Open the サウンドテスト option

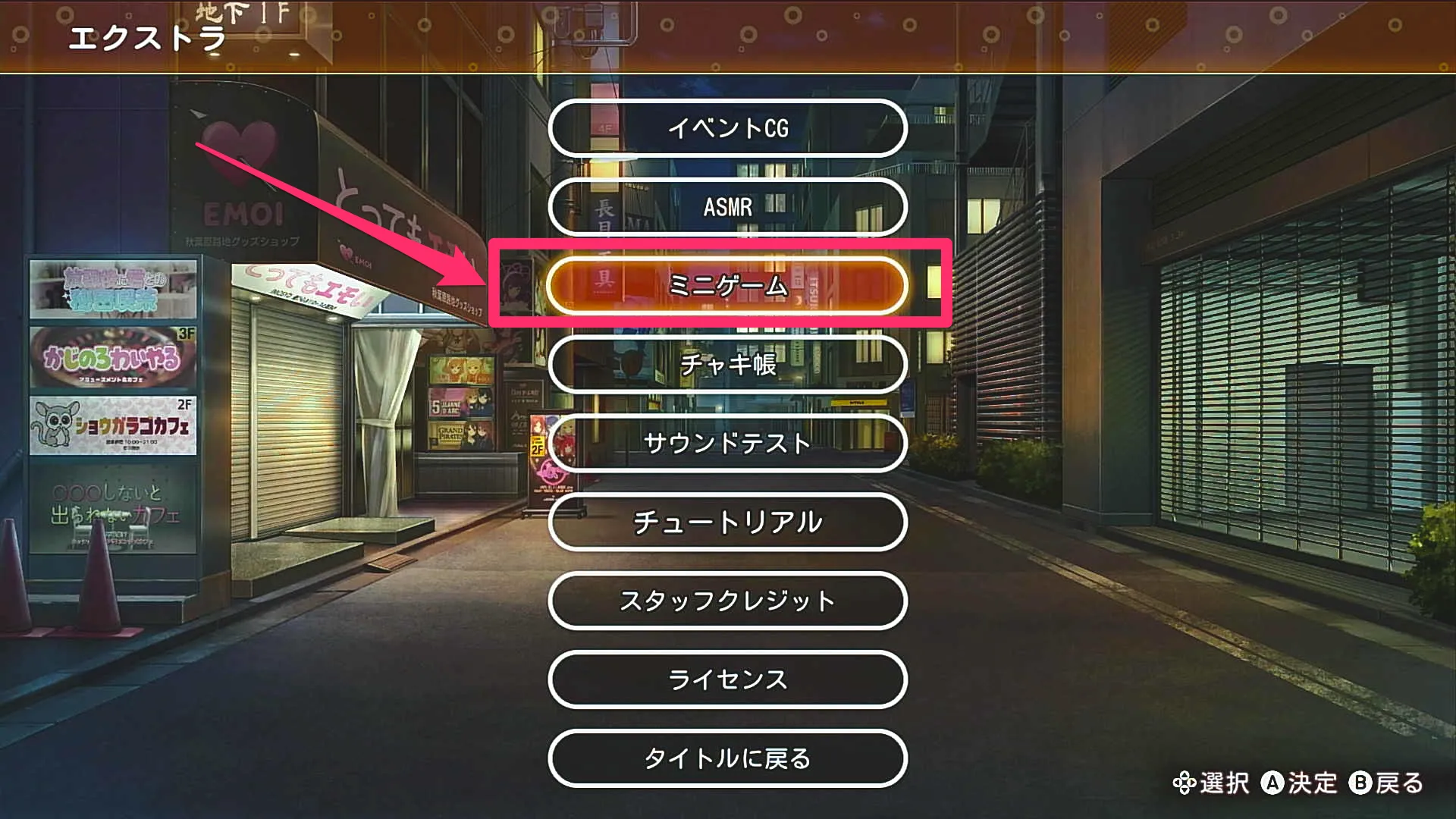[x=726, y=445]
